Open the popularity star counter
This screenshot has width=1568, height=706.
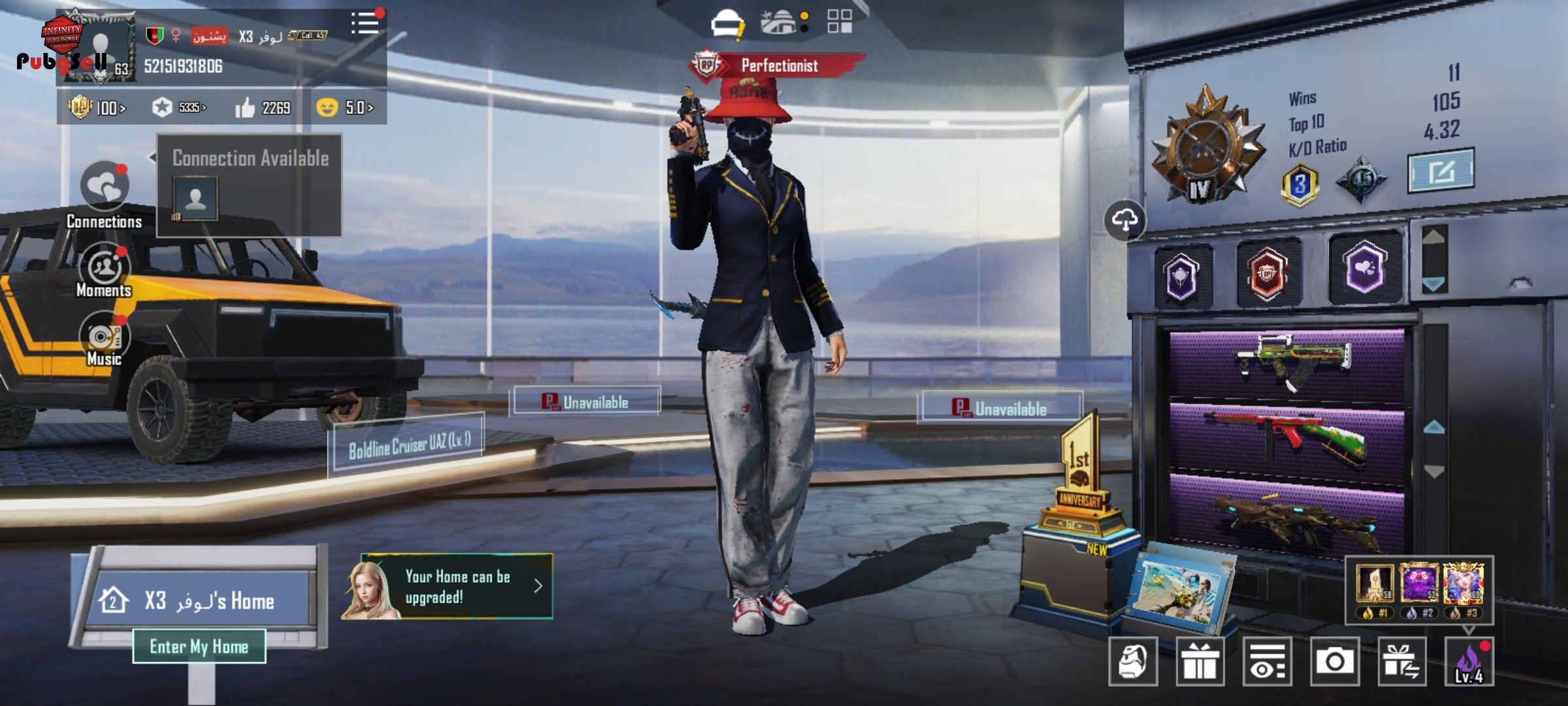[x=178, y=108]
